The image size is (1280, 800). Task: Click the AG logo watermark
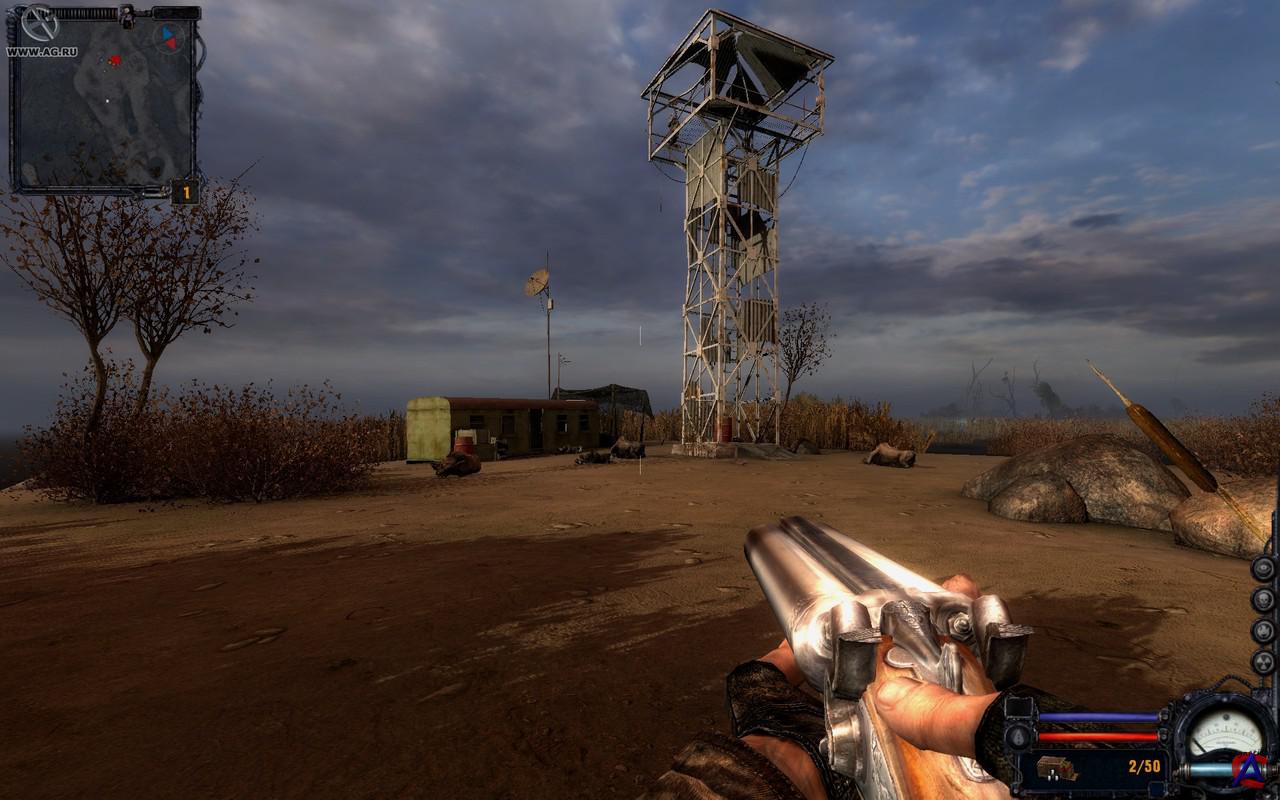coord(1250,768)
